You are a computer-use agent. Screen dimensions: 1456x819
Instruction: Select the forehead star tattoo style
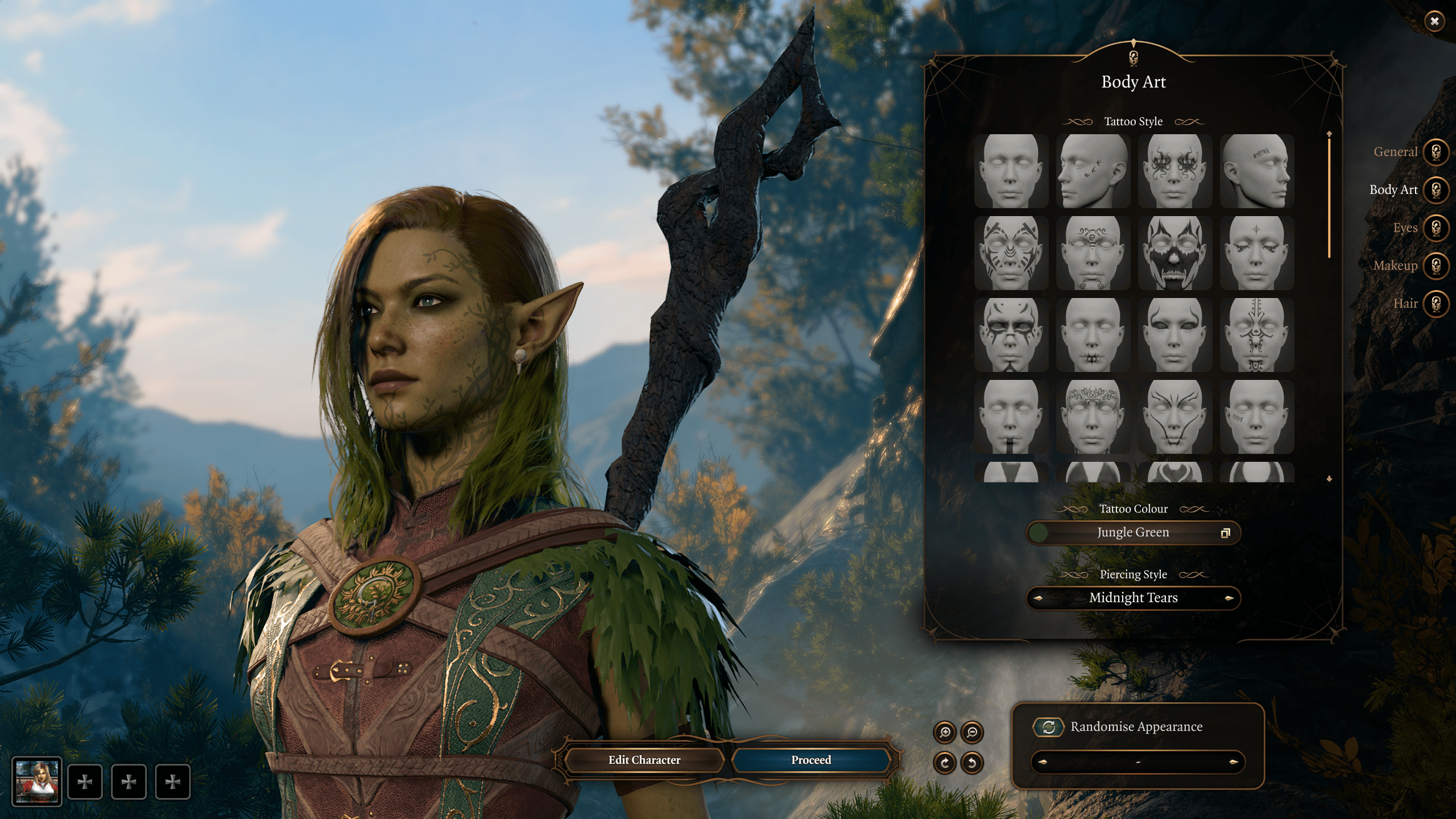(x=1256, y=253)
